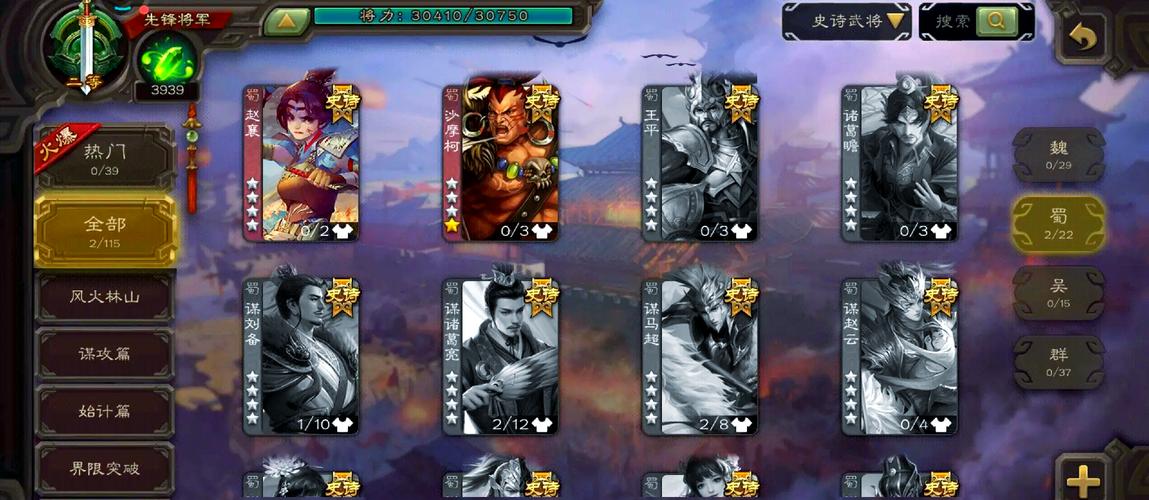Image resolution: width=1149 pixels, height=500 pixels.
Task: Filter generals by the 吴 faction
Action: [1058, 292]
